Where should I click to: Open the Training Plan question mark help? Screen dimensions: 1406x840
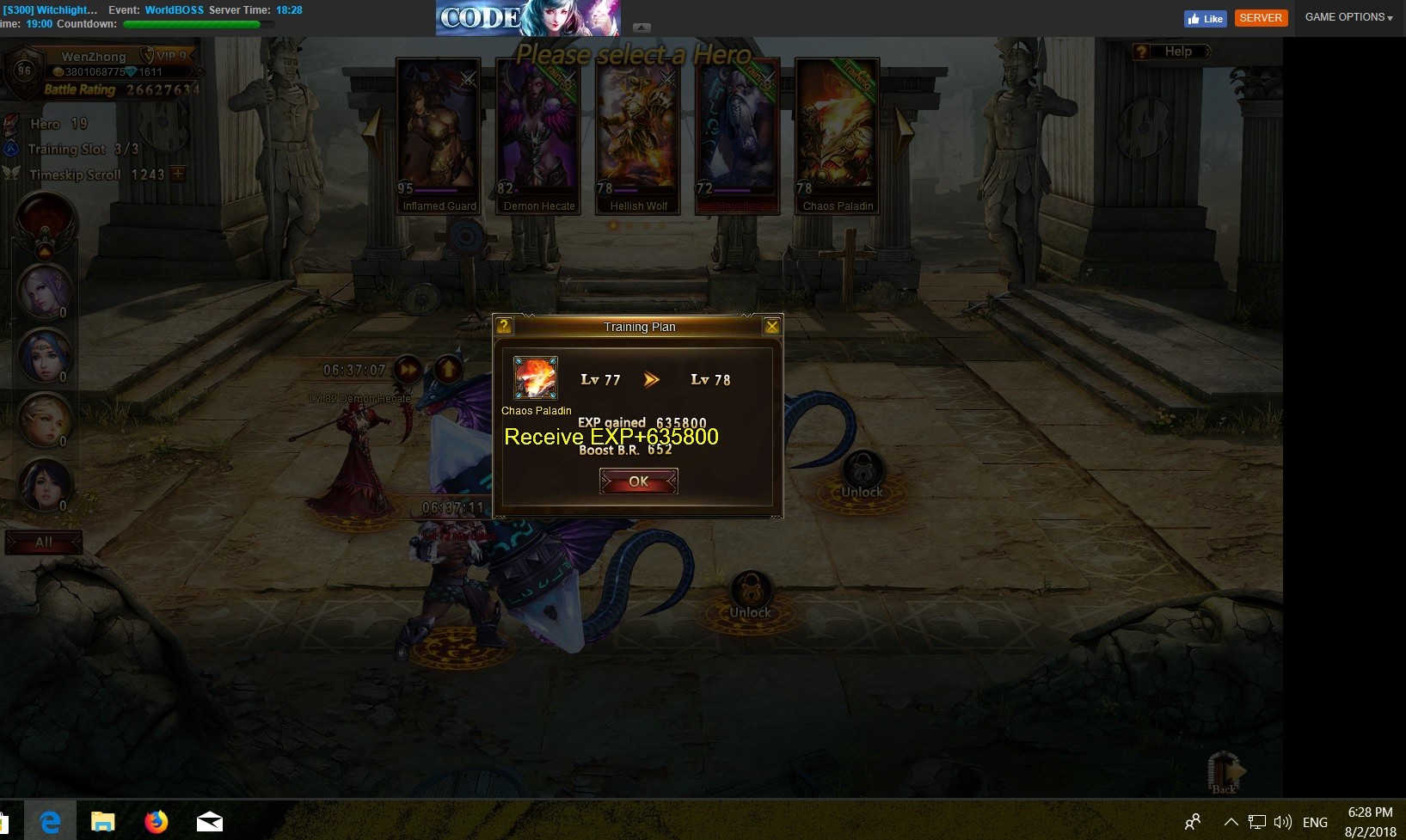coord(505,327)
